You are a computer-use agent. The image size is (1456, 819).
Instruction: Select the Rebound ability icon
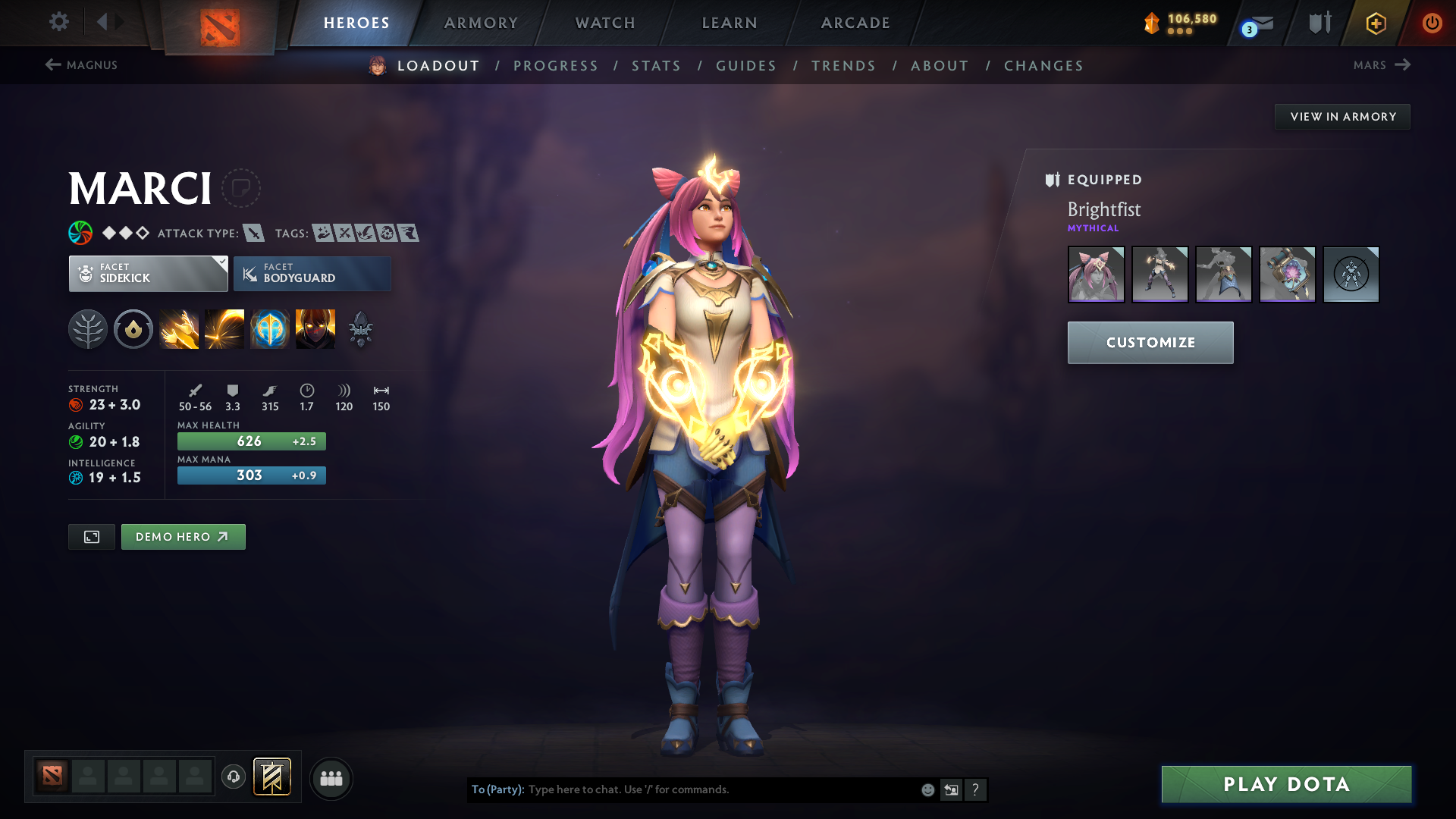[224, 328]
